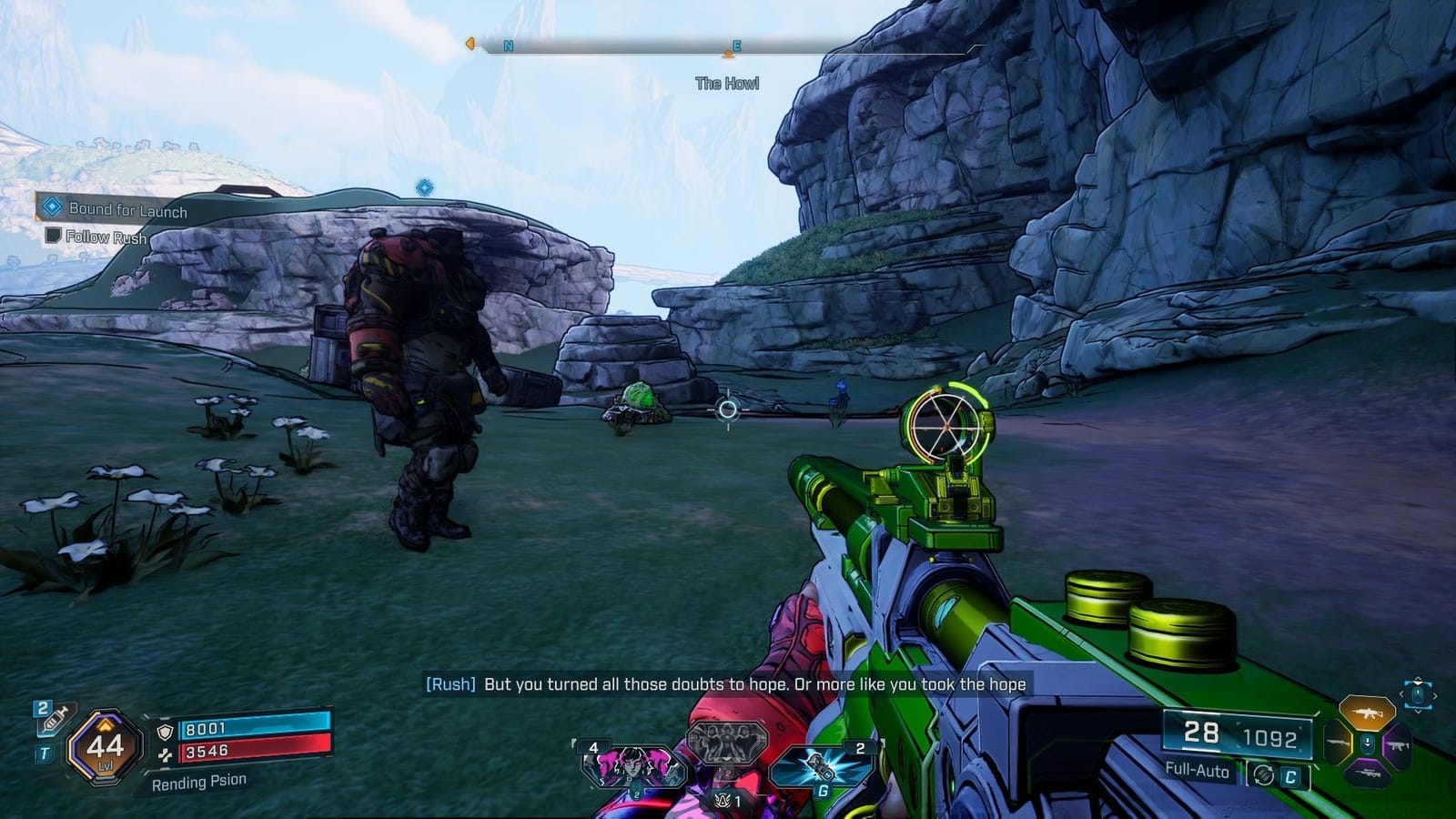
Task: Click the up chevron above the mouse swap indicator
Action: [x=1418, y=680]
